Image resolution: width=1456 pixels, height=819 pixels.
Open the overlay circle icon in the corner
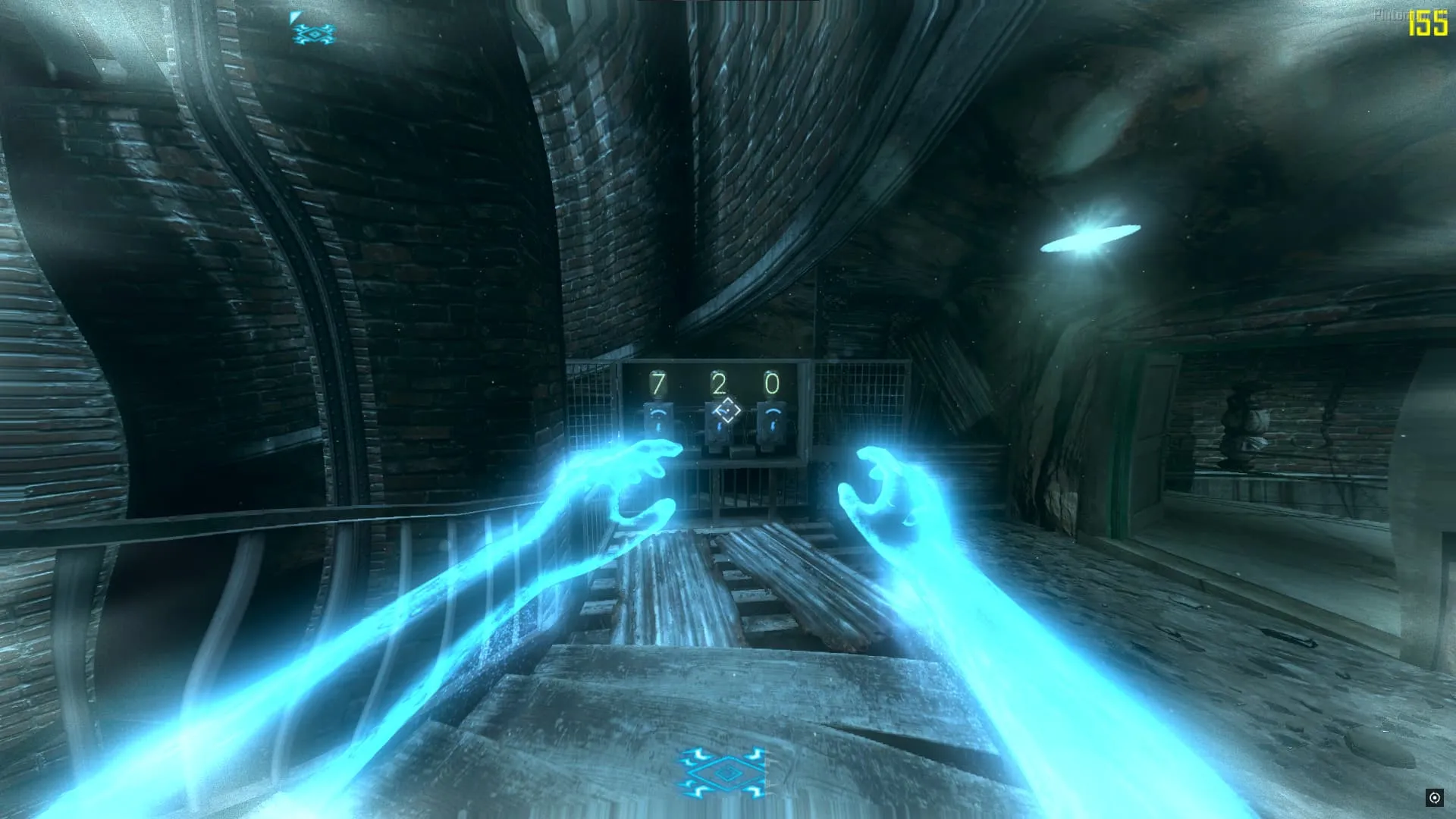coord(1434,797)
